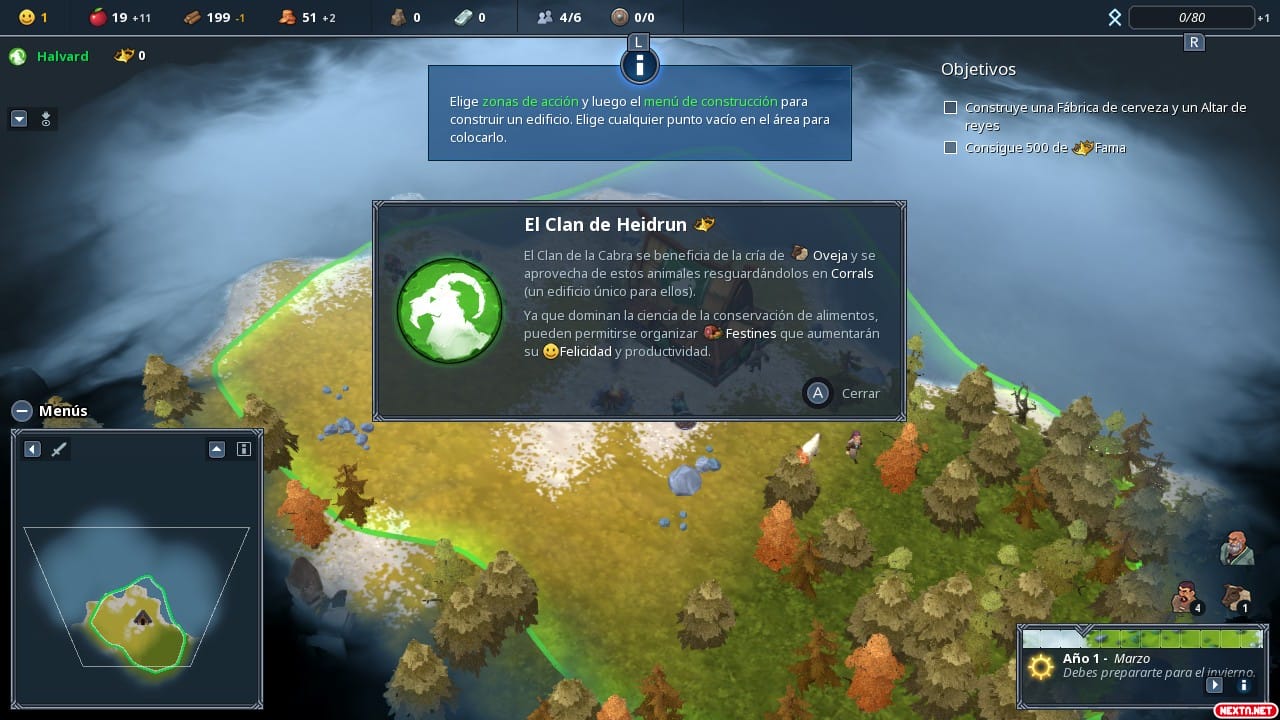
Task: Check the Consigue 500 de Fama objective
Action: coord(950,147)
